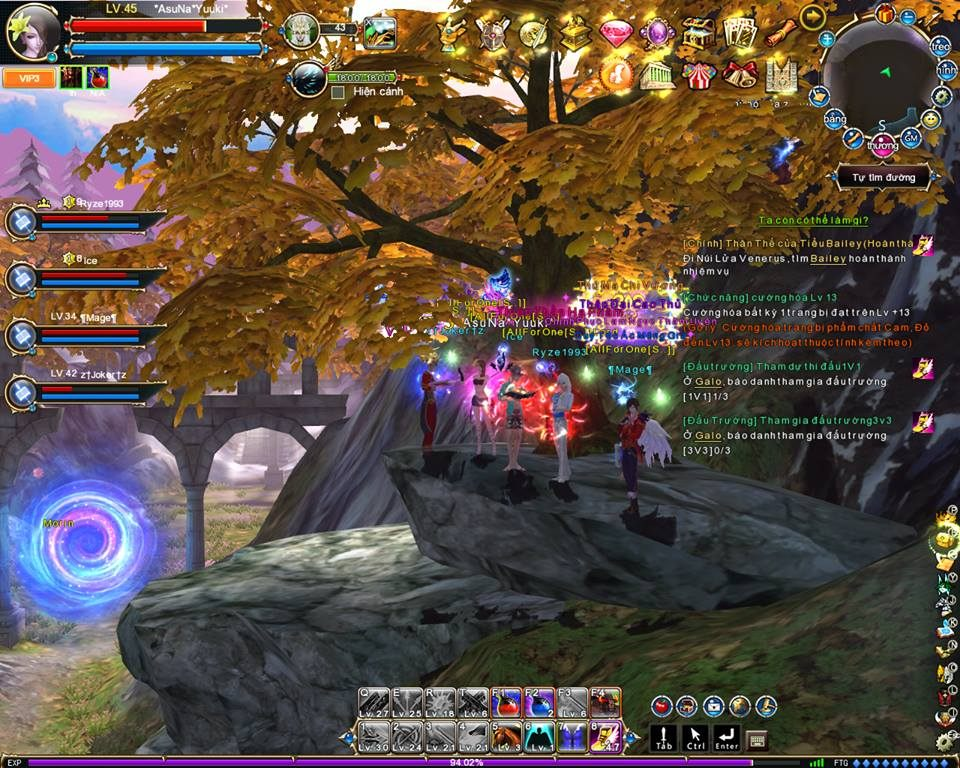Open the treasure chest icon in top bar
This screenshot has width=960, height=768.
697,34
